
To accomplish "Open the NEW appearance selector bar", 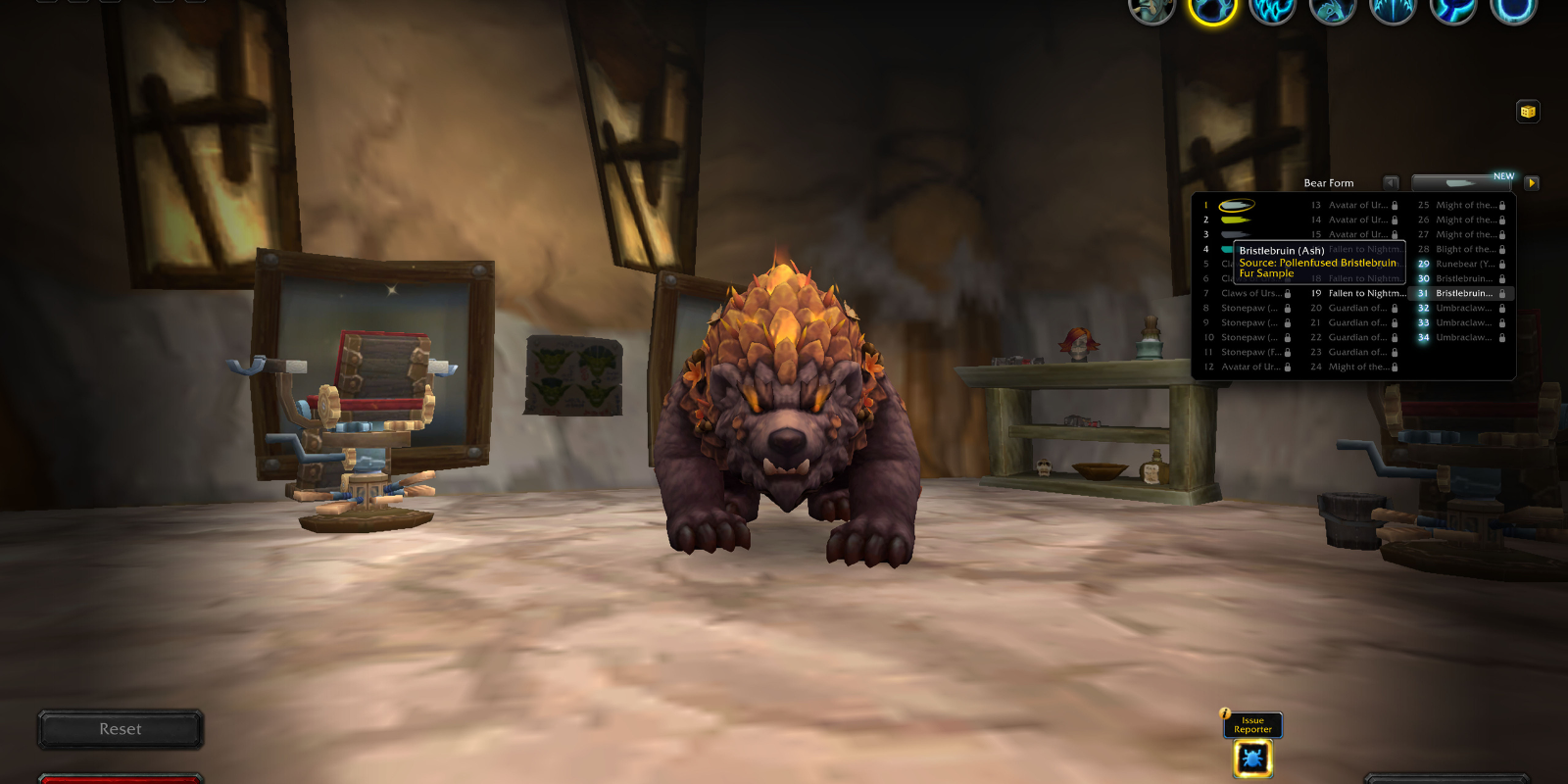I will click(x=1460, y=182).
